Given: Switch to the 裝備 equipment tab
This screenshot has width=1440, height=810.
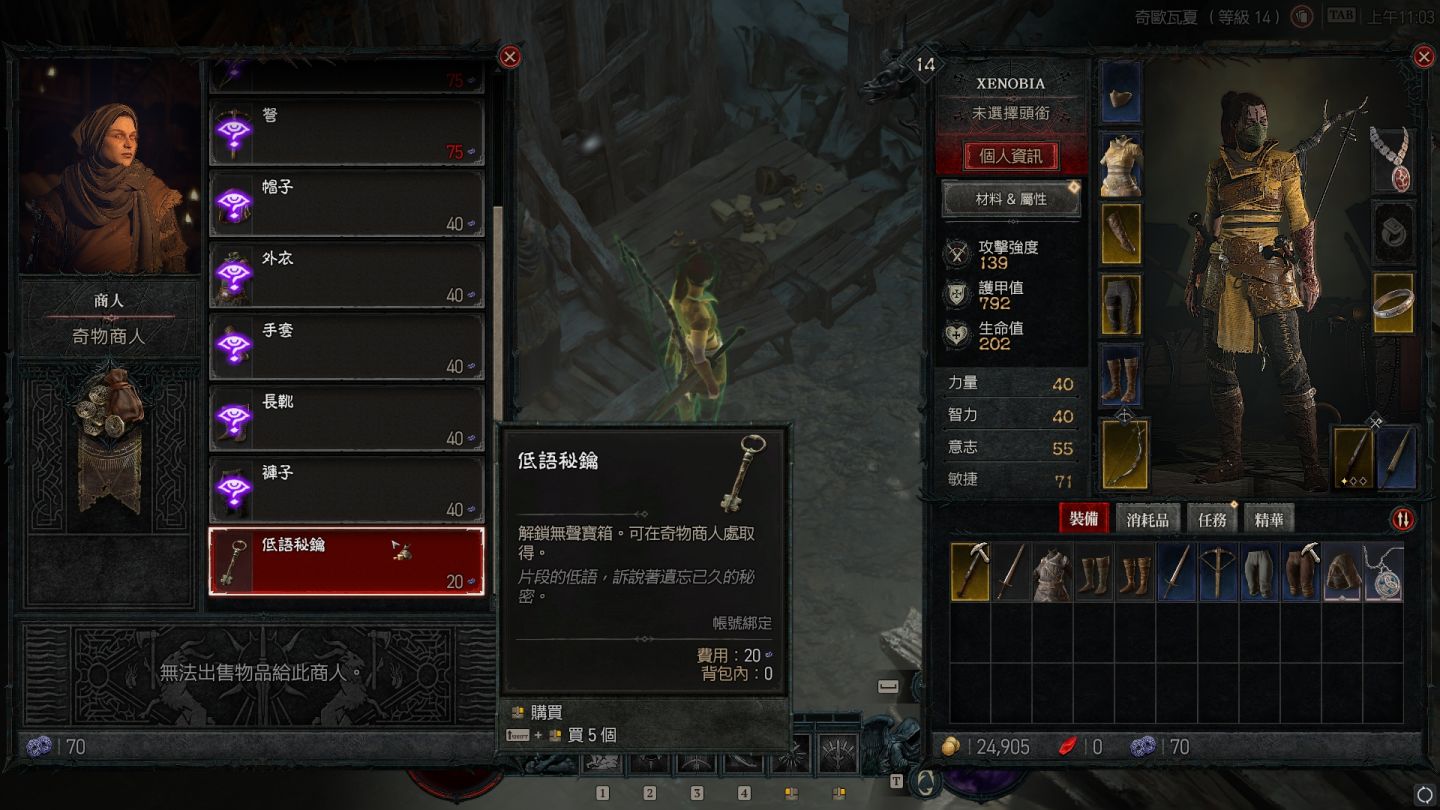Looking at the screenshot, I should click(x=1084, y=519).
